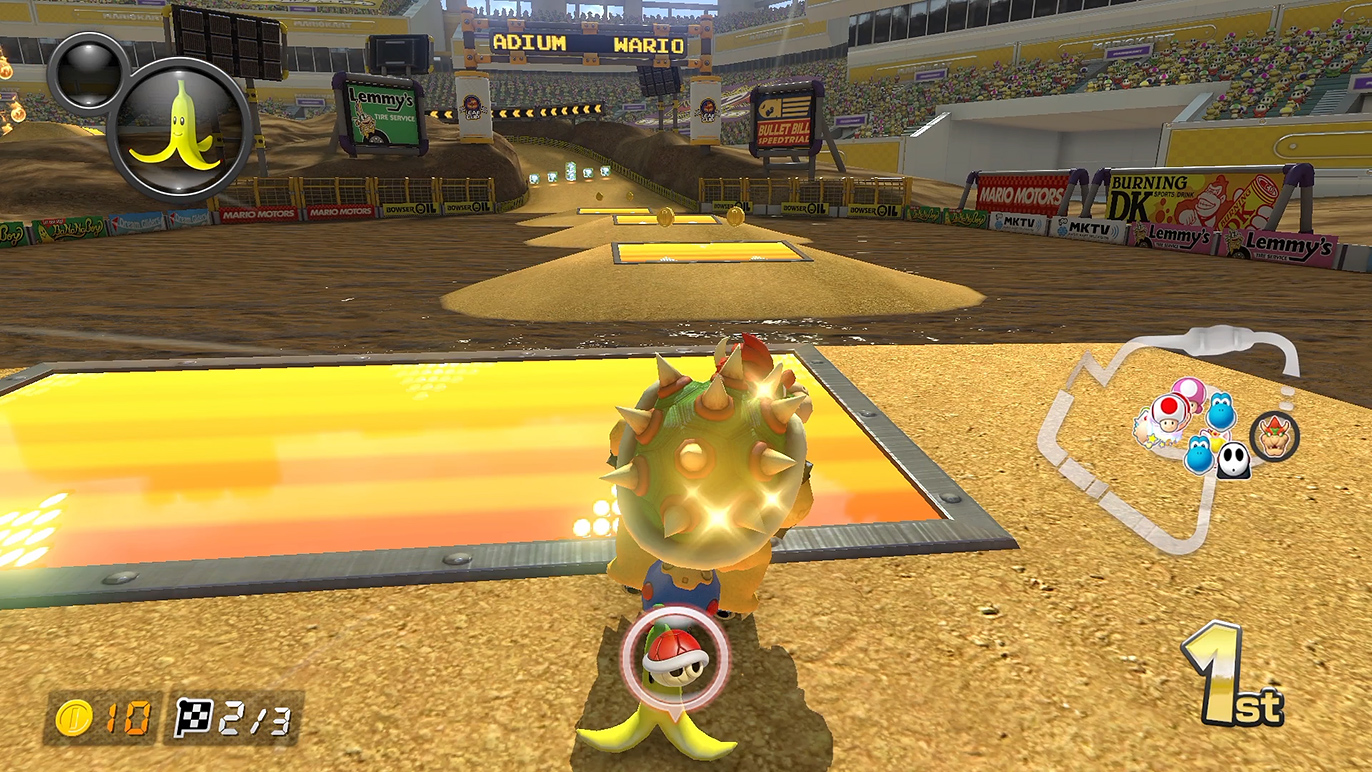Click the small empty reserve item slot
This screenshot has height=772, width=1372.
[x=88, y=71]
